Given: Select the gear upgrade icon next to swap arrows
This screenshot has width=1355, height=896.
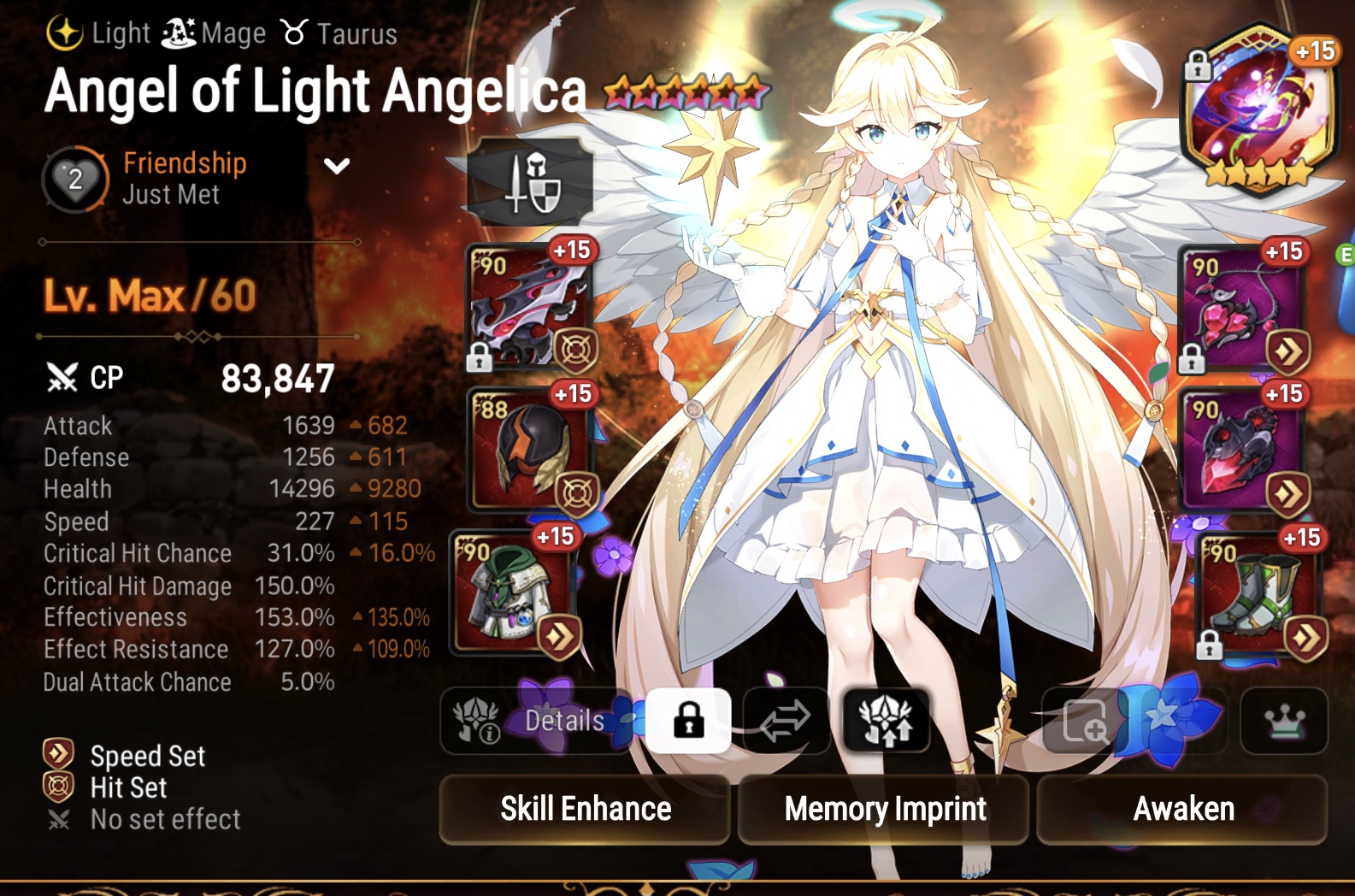Looking at the screenshot, I should click(x=884, y=721).
